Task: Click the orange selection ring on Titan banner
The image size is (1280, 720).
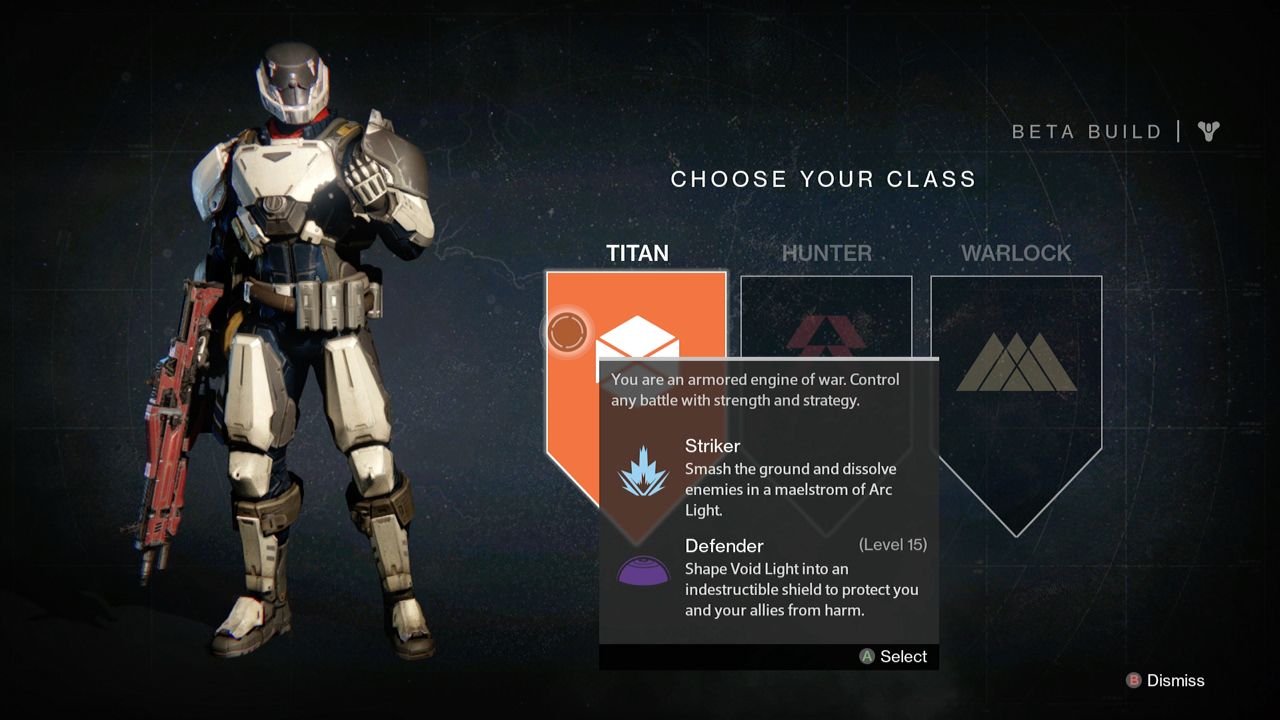Action: 567,333
